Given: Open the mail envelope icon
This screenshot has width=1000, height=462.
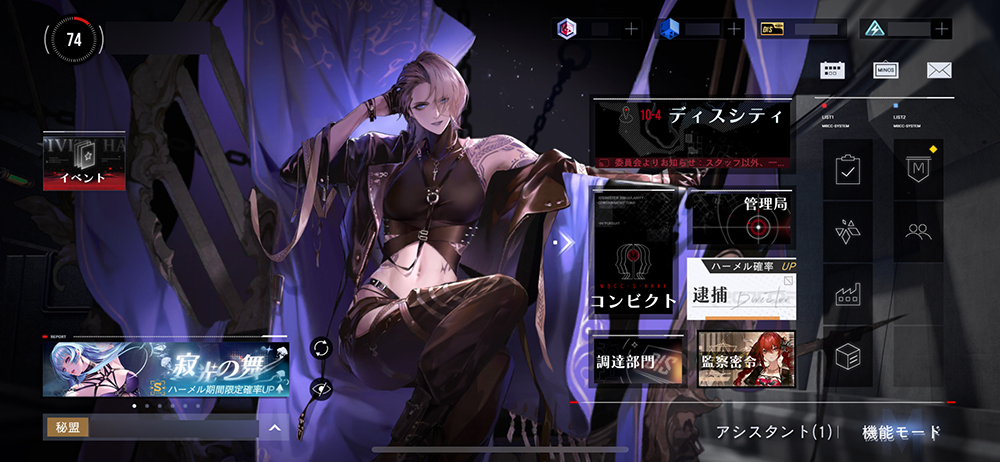Looking at the screenshot, I should [938, 70].
